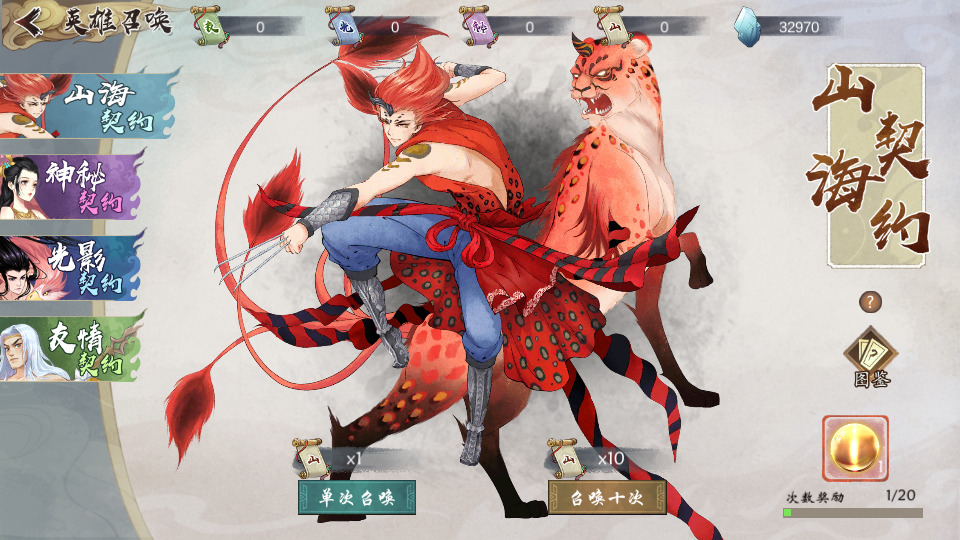This screenshot has height=540, width=960.
Task: Show help via the question mark
Action: 871,301
